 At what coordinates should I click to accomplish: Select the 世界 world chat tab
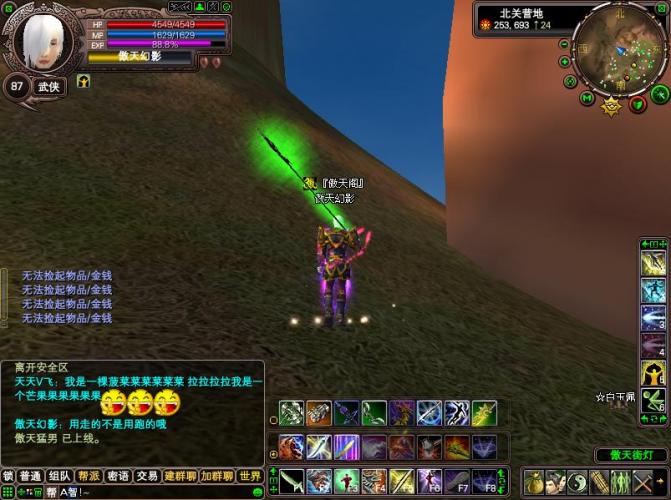point(250,476)
